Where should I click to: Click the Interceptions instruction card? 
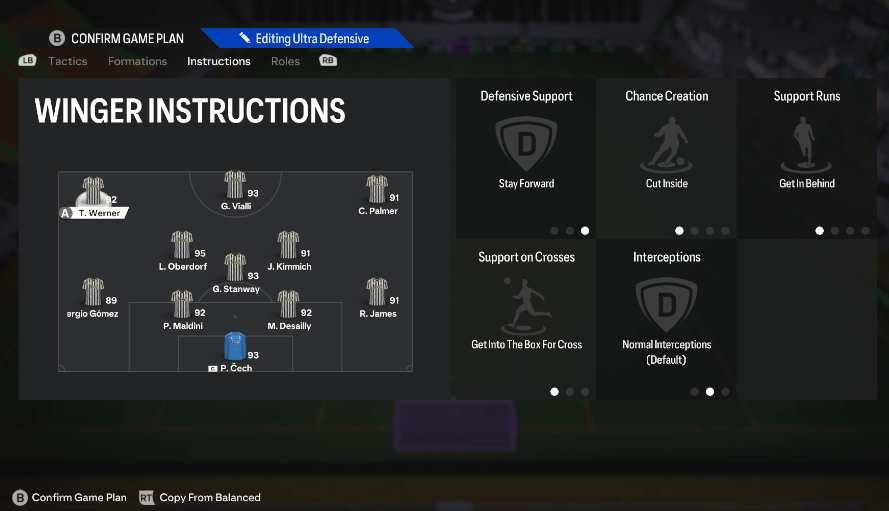coord(666,319)
